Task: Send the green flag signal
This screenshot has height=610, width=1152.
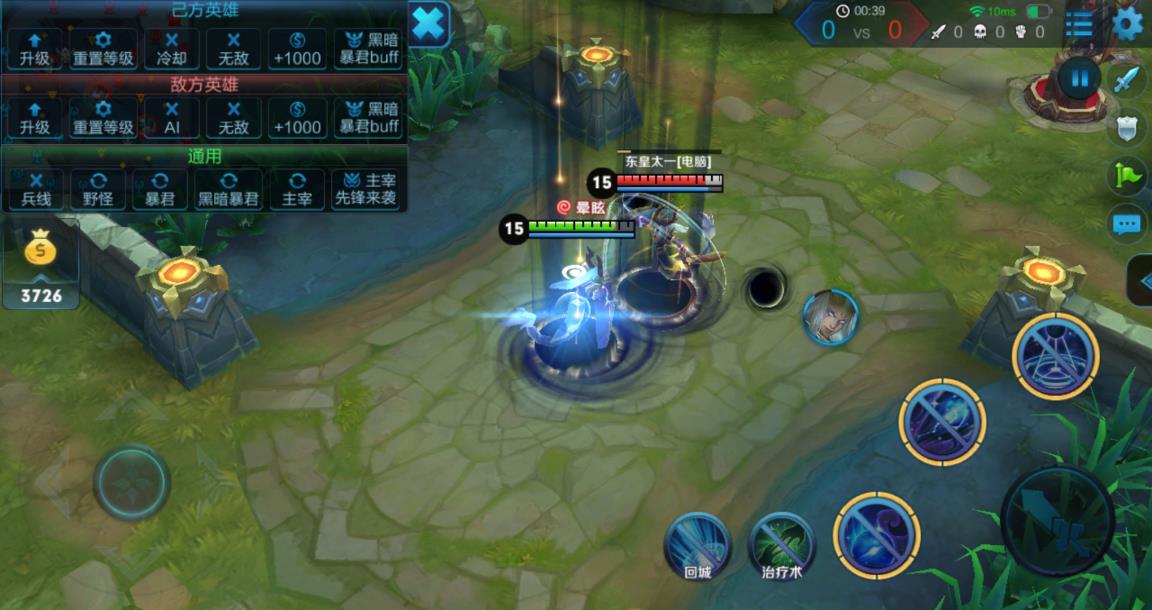Action: [1127, 176]
